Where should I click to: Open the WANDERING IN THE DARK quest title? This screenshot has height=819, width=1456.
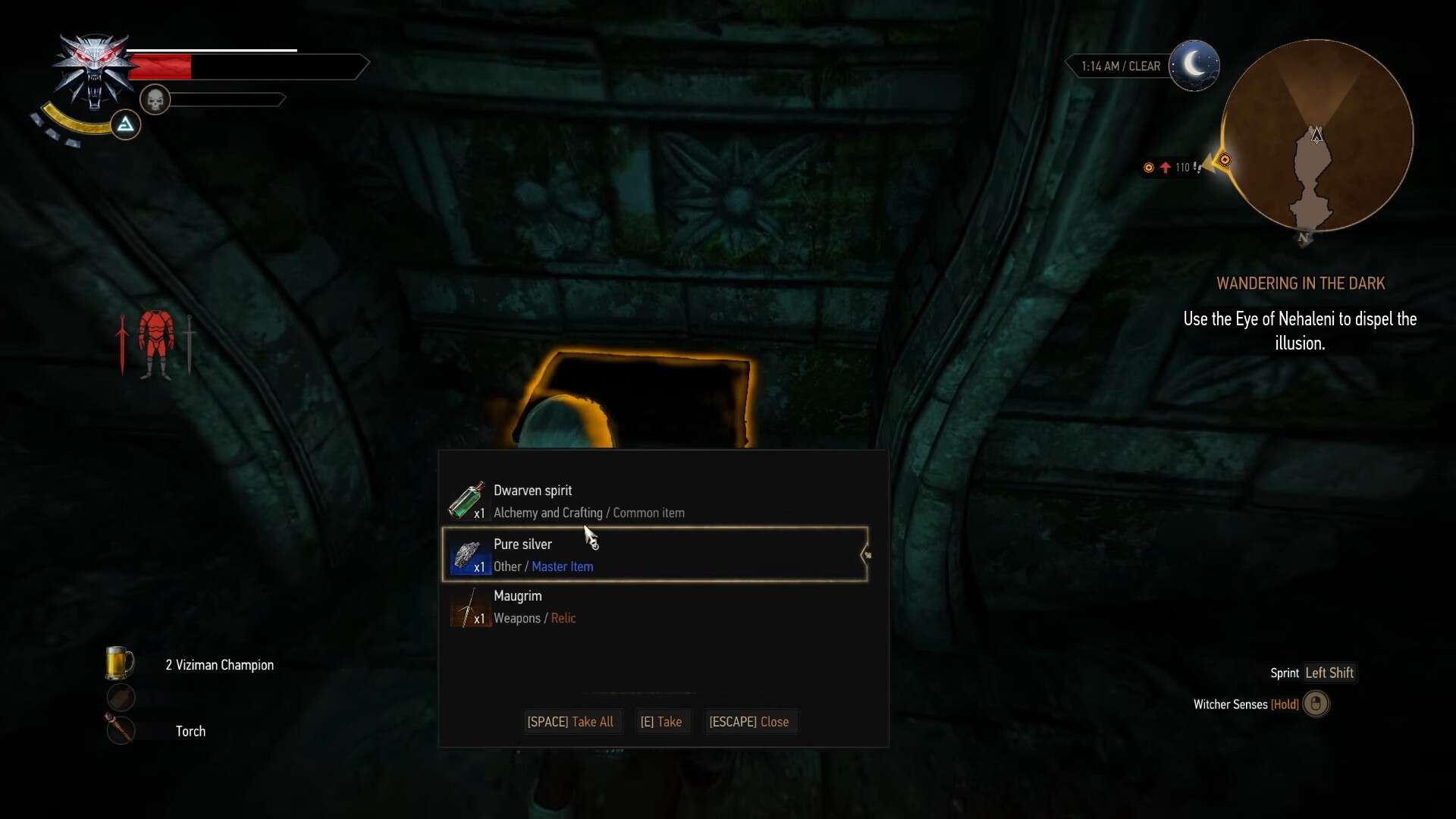tap(1301, 283)
